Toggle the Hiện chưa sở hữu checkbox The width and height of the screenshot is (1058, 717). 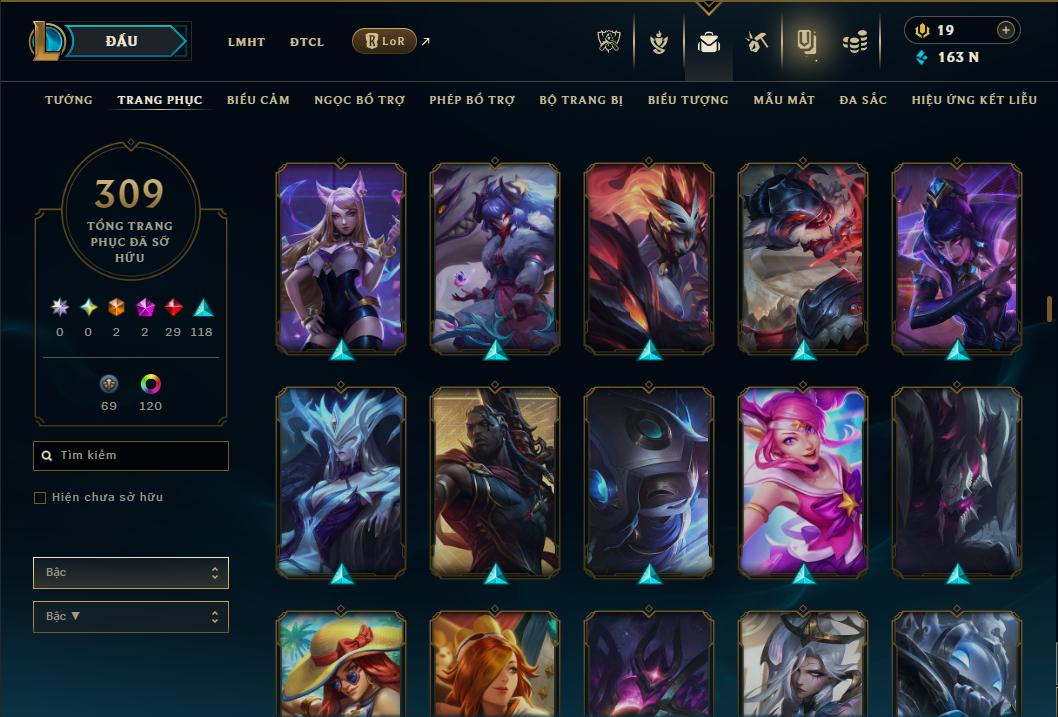click(40, 498)
